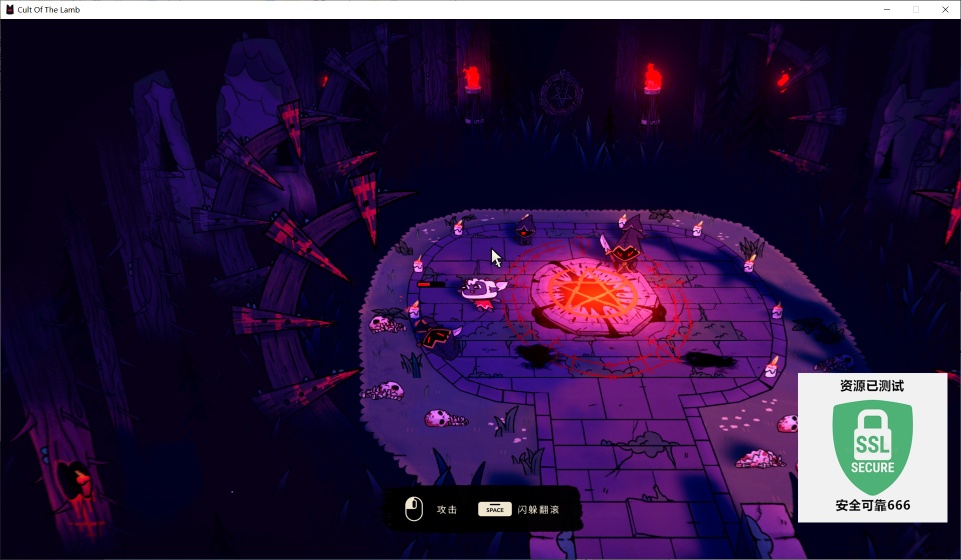Close the Cult Of The Lamb window
This screenshot has height=560, width=961.
[x=944, y=9]
